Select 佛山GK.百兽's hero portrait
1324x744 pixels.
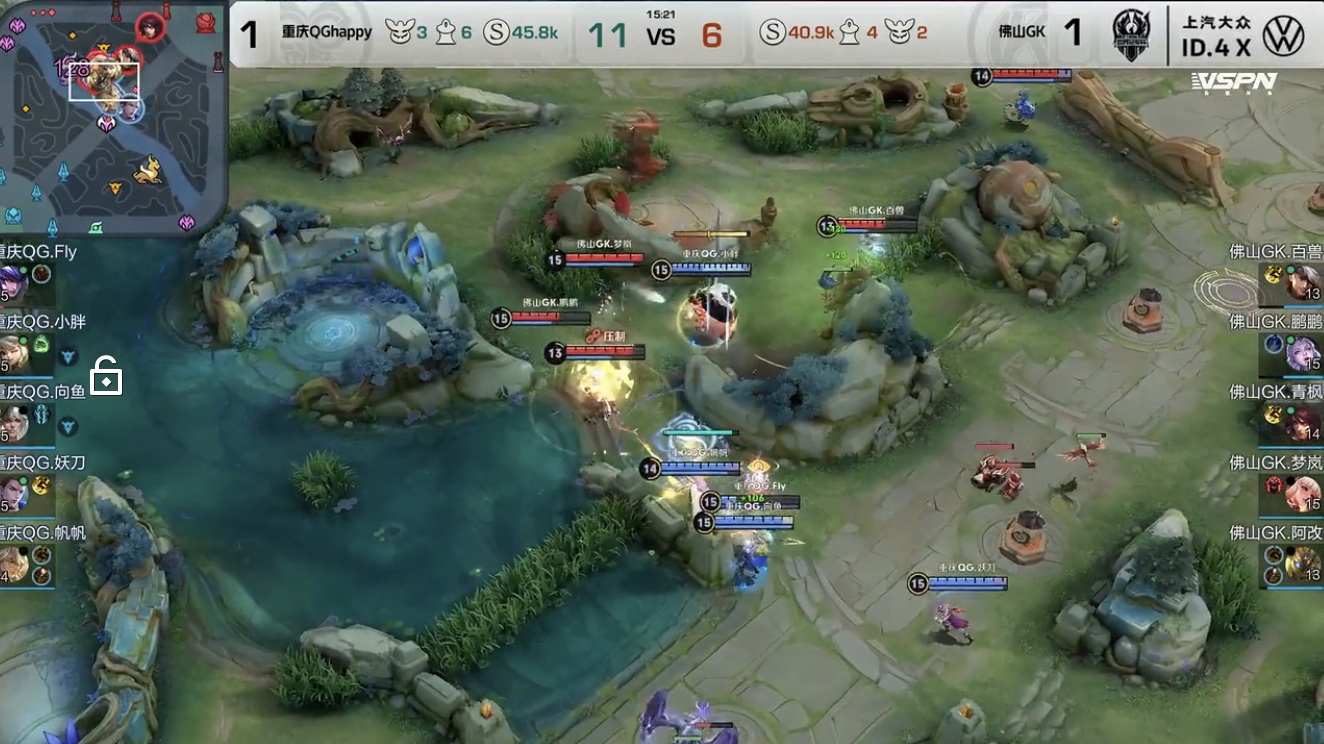coord(1303,283)
